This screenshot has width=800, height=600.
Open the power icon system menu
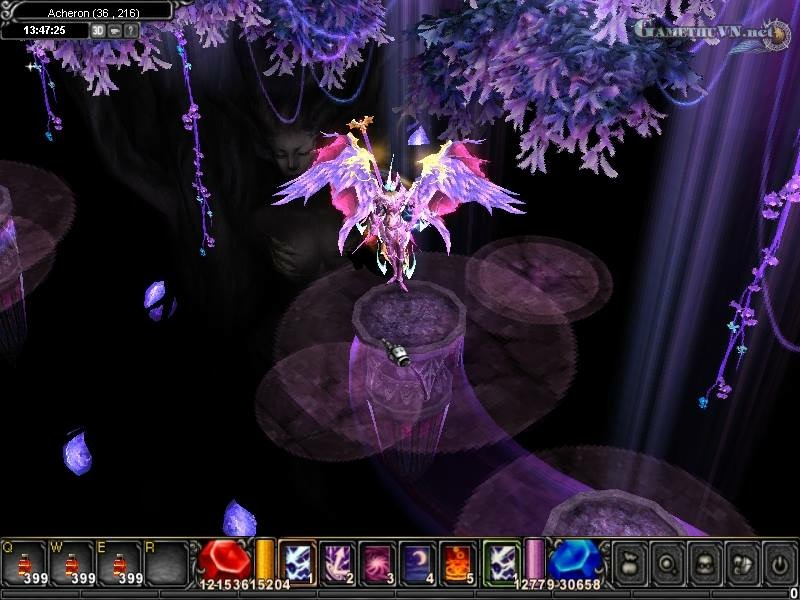pos(778,561)
